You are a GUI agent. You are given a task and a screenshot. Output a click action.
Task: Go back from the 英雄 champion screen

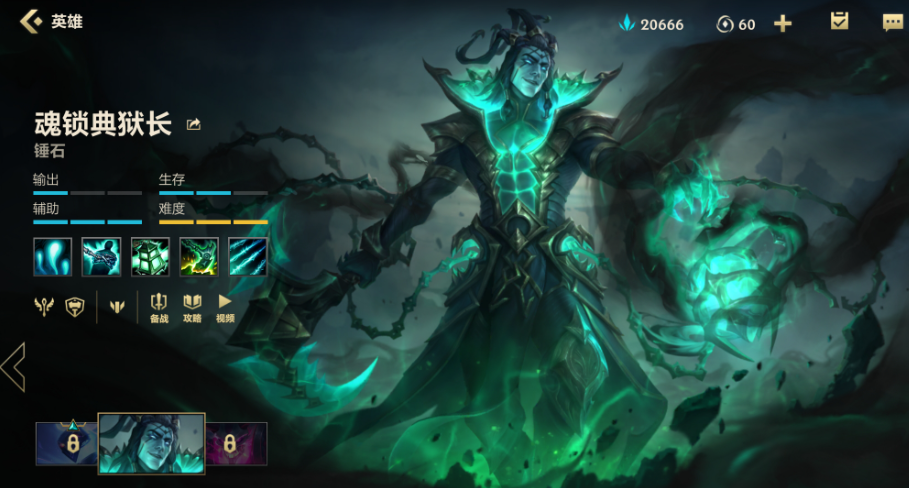tap(31, 21)
